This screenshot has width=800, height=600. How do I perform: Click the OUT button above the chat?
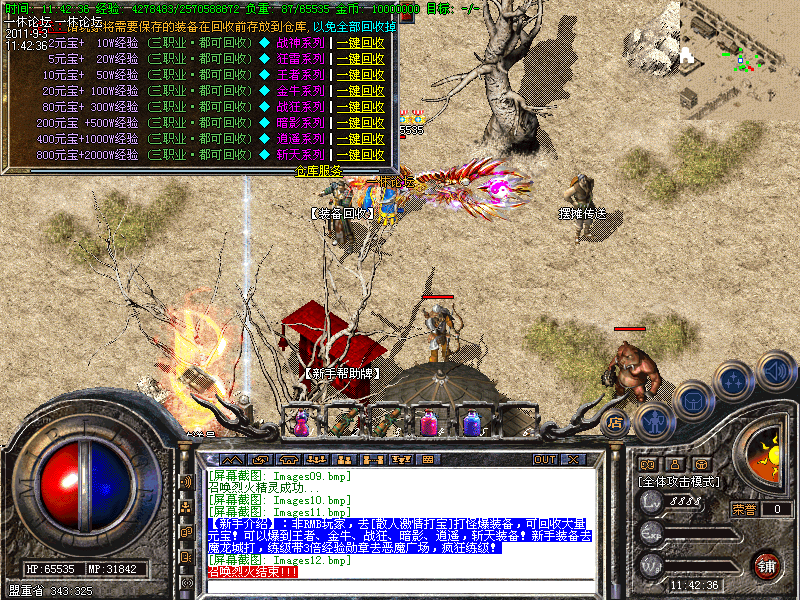pyautogui.click(x=544, y=460)
